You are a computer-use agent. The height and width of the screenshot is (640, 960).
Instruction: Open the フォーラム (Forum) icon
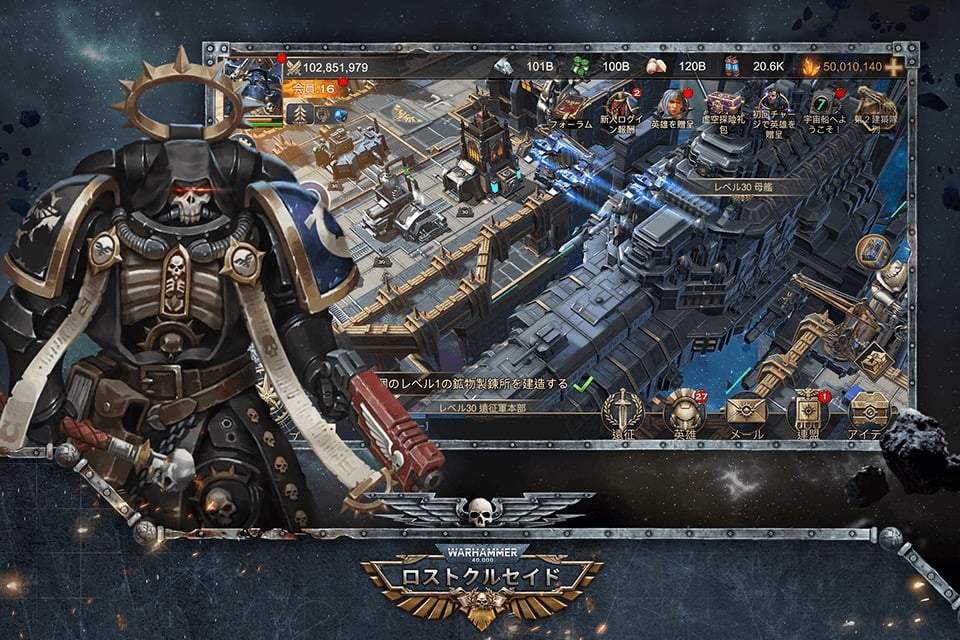tap(571, 105)
